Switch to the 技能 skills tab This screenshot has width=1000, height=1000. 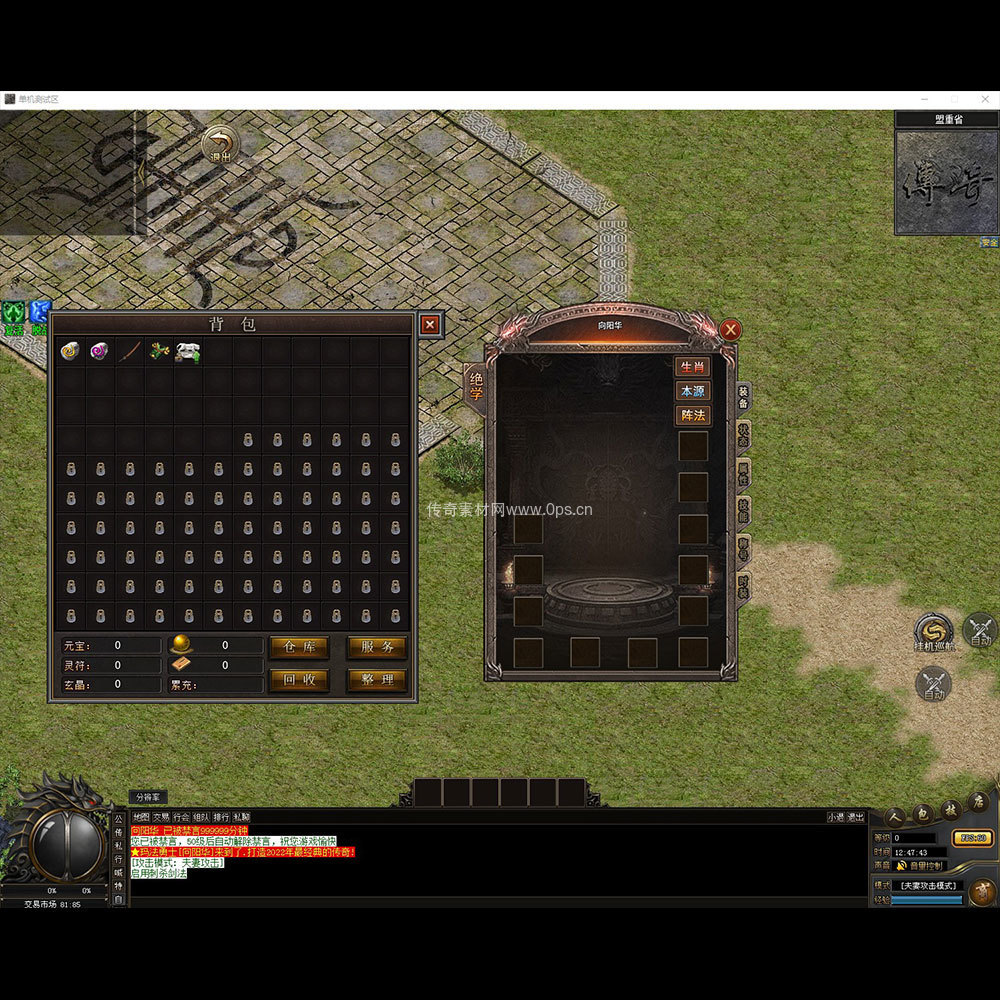click(x=743, y=510)
